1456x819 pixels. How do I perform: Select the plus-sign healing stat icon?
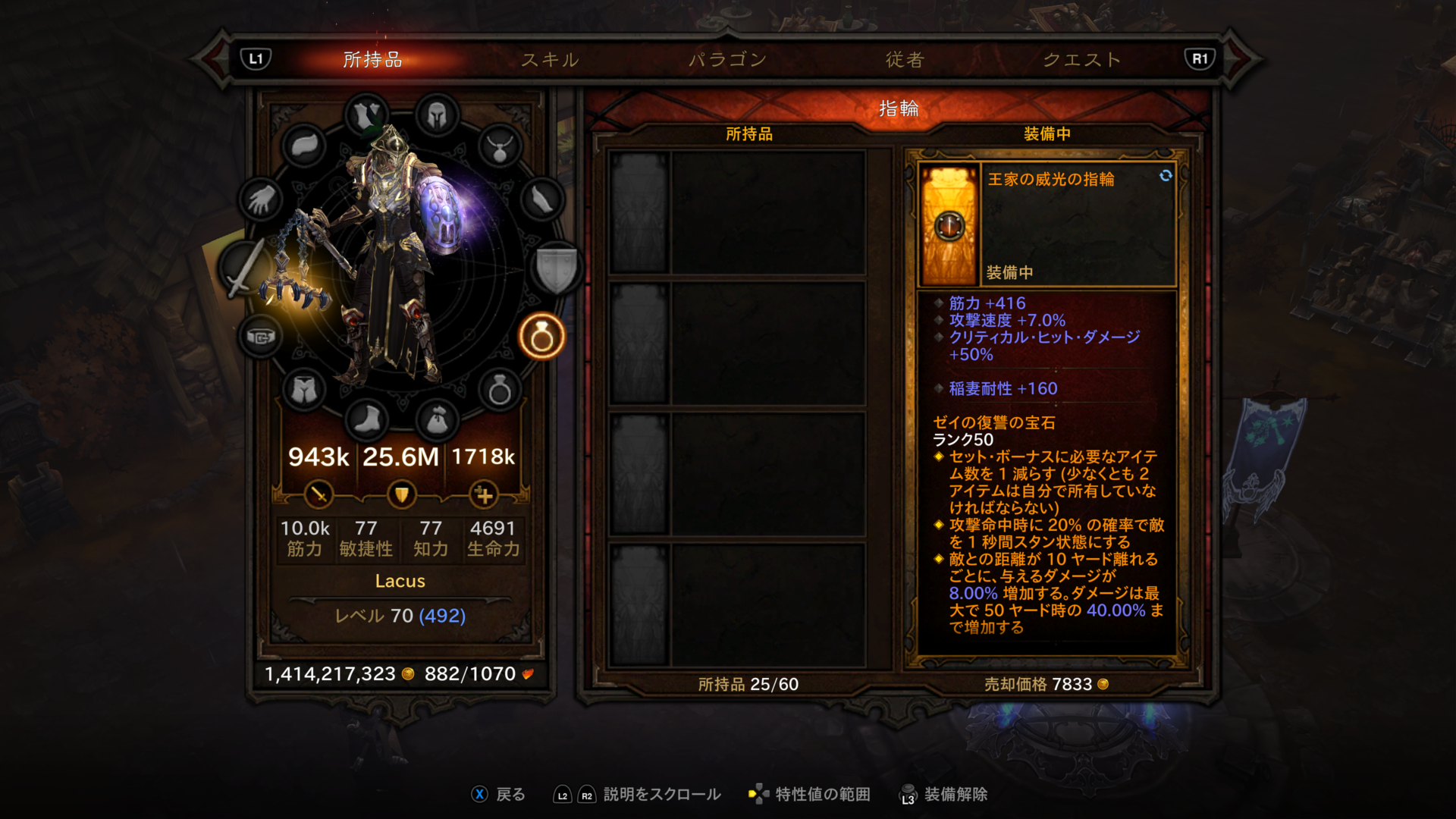coord(484,495)
